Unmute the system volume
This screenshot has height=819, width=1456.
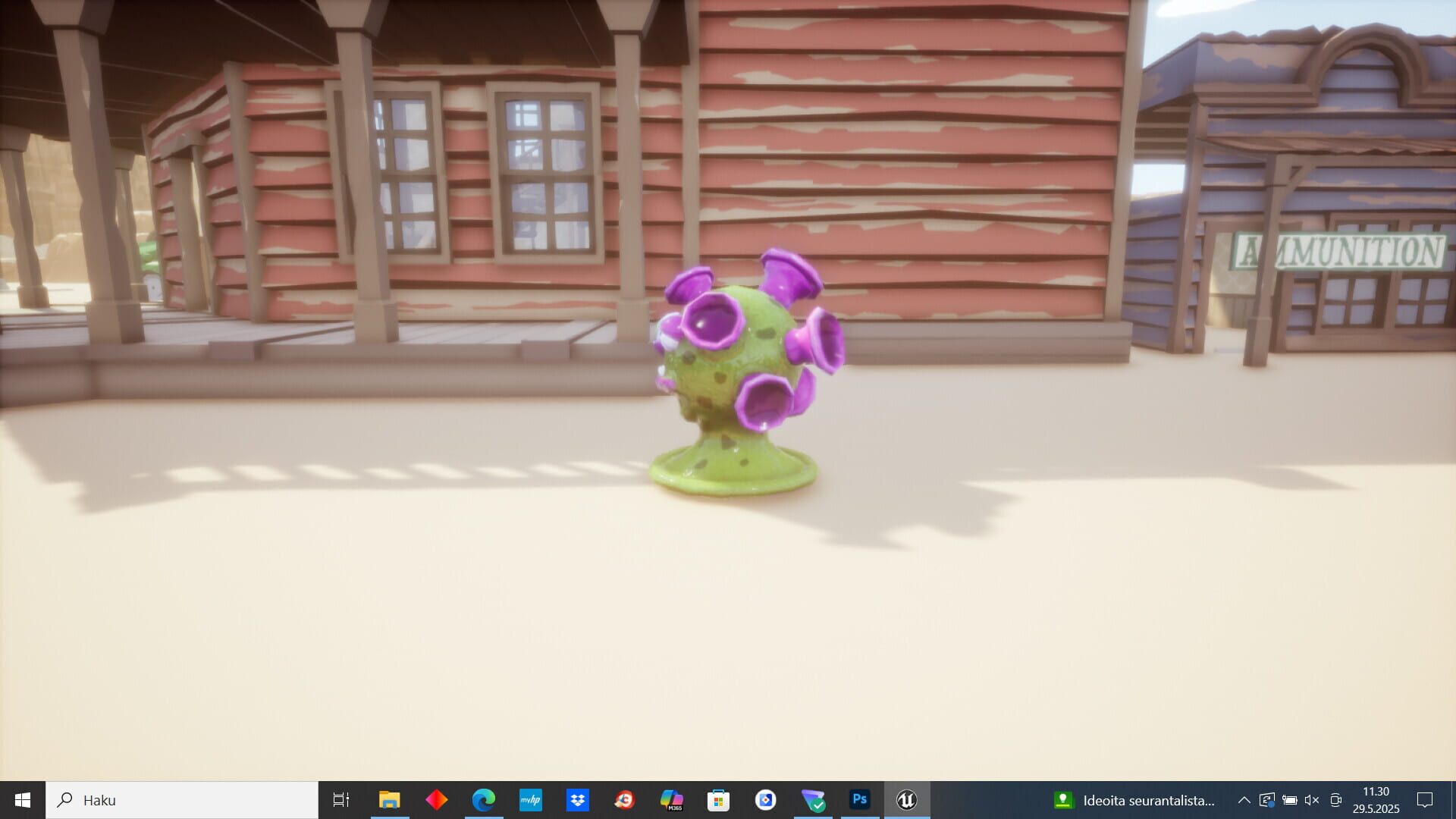click(x=1313, y=799)
